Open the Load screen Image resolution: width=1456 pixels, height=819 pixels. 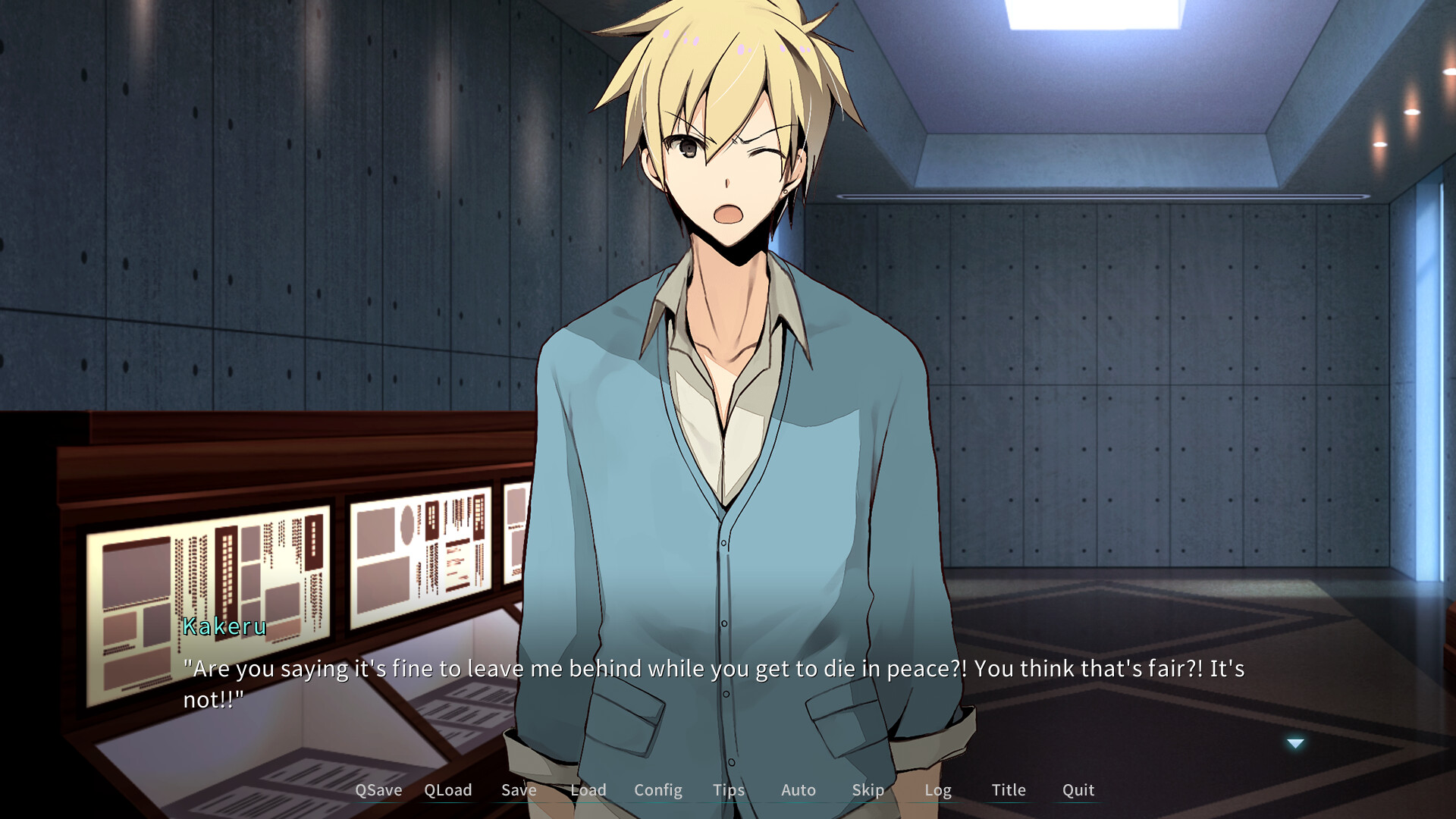coord(588,790)
